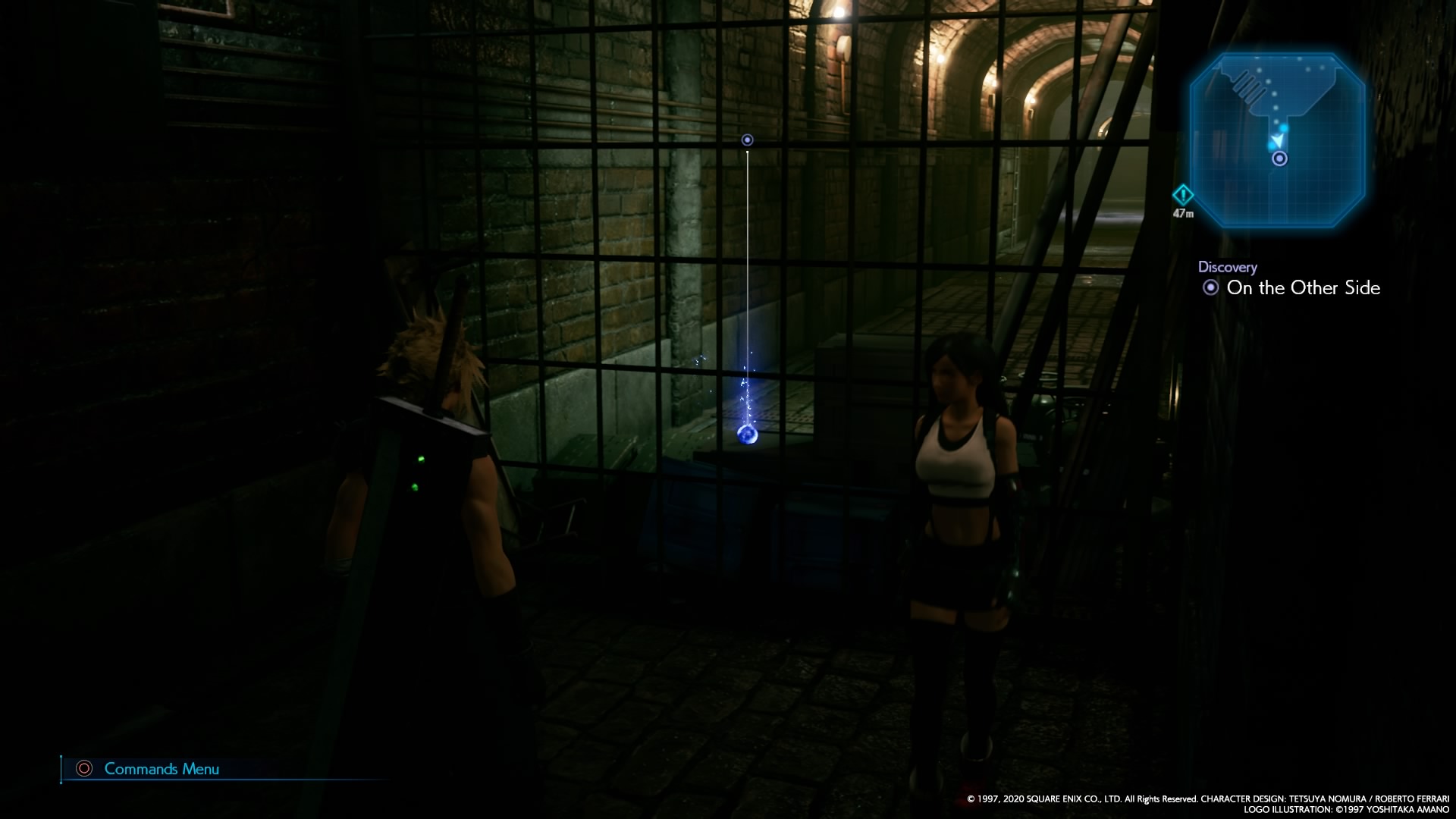Select the Discovery heading label

[x=1227, y=266]
